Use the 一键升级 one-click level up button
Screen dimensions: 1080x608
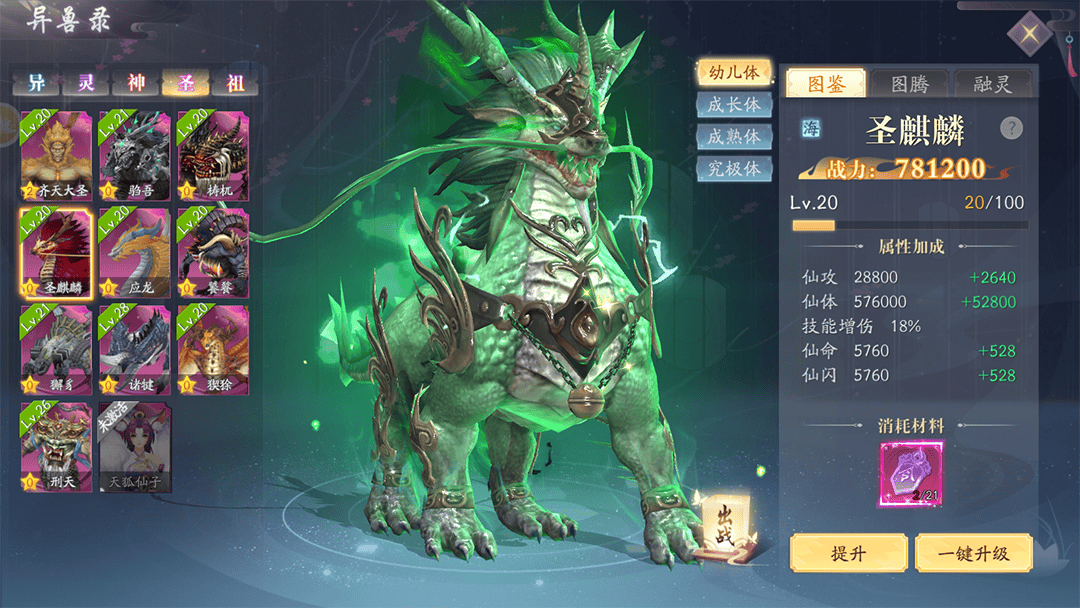[x=973, y=553]
